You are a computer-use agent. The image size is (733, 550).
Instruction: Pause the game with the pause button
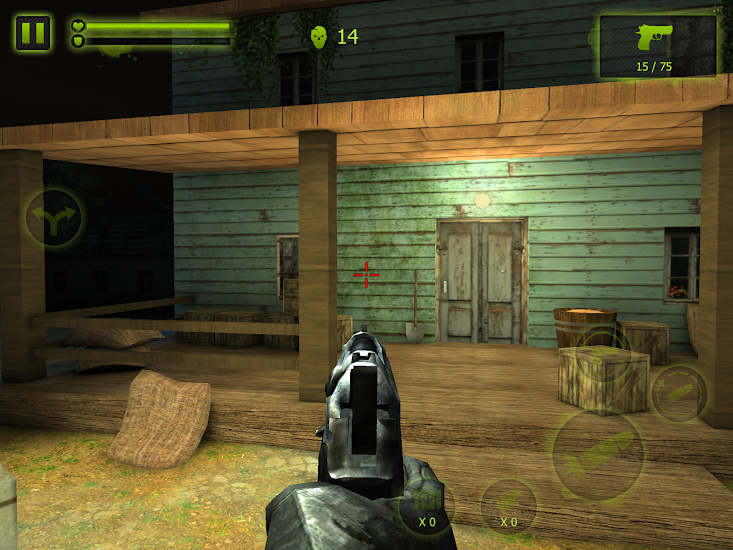pyautogui.click(x=33, y=33)
